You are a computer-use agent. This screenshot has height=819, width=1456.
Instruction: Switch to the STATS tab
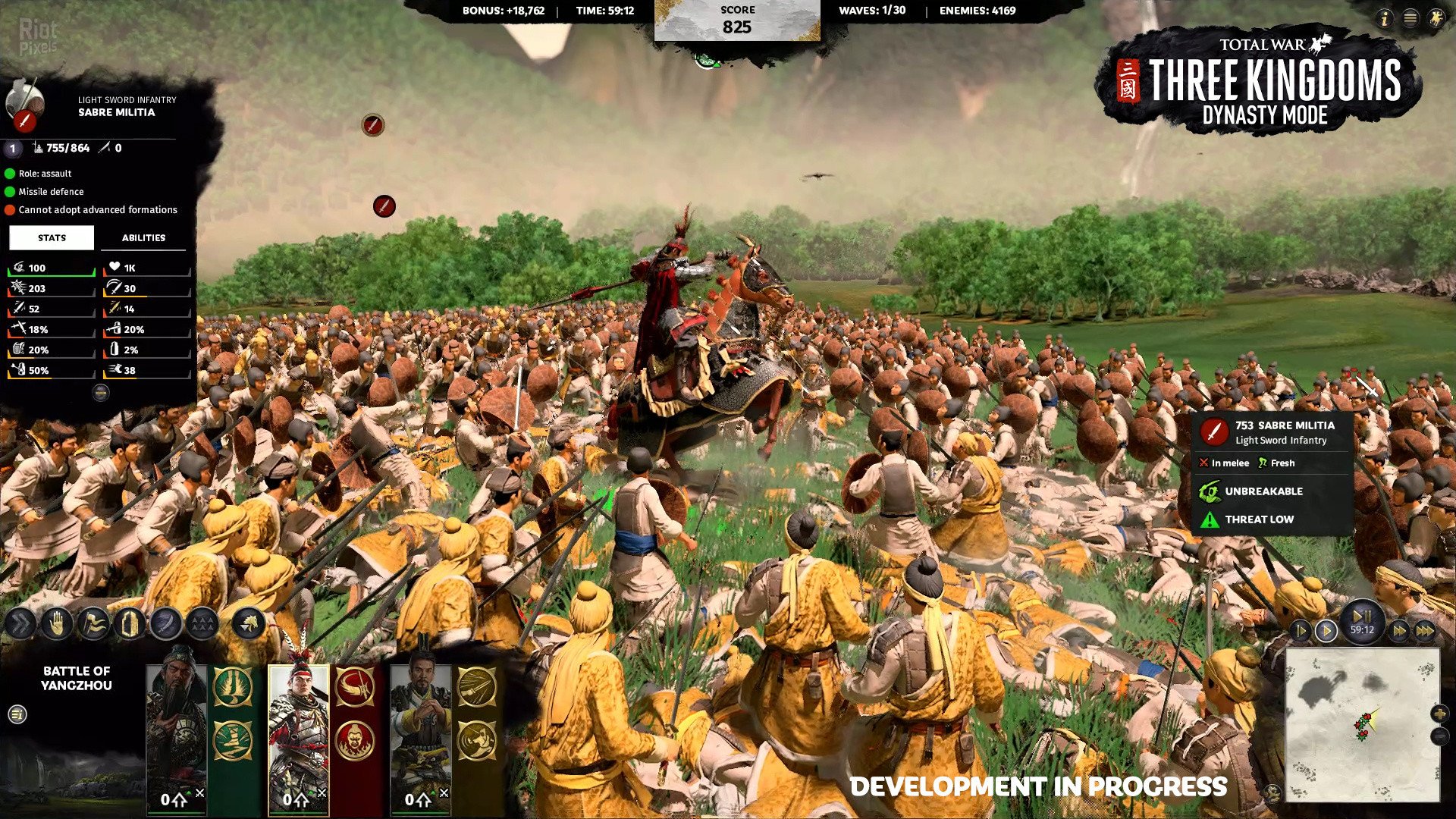point(50,237)
